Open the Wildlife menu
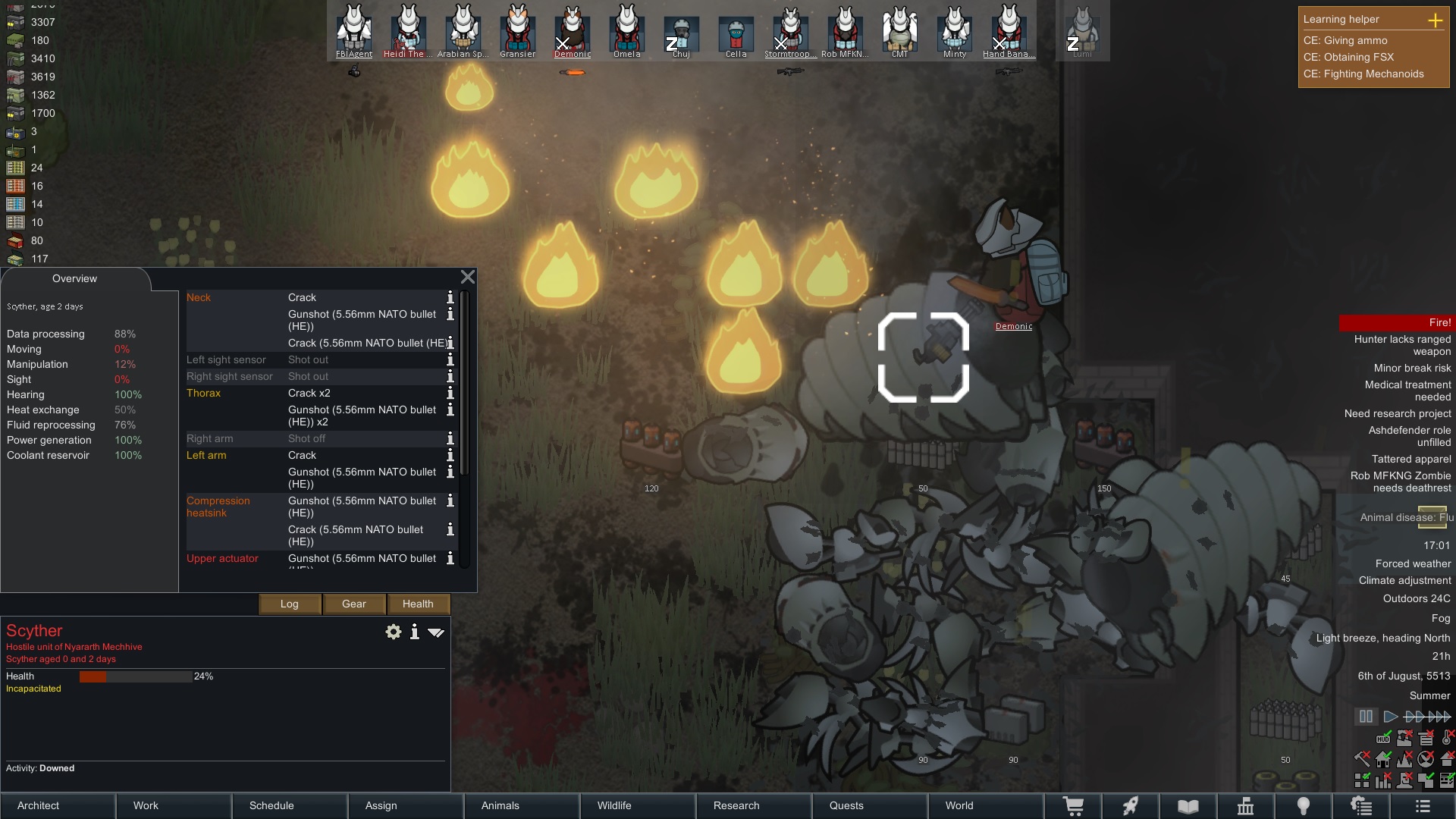 tap(638, 805)
